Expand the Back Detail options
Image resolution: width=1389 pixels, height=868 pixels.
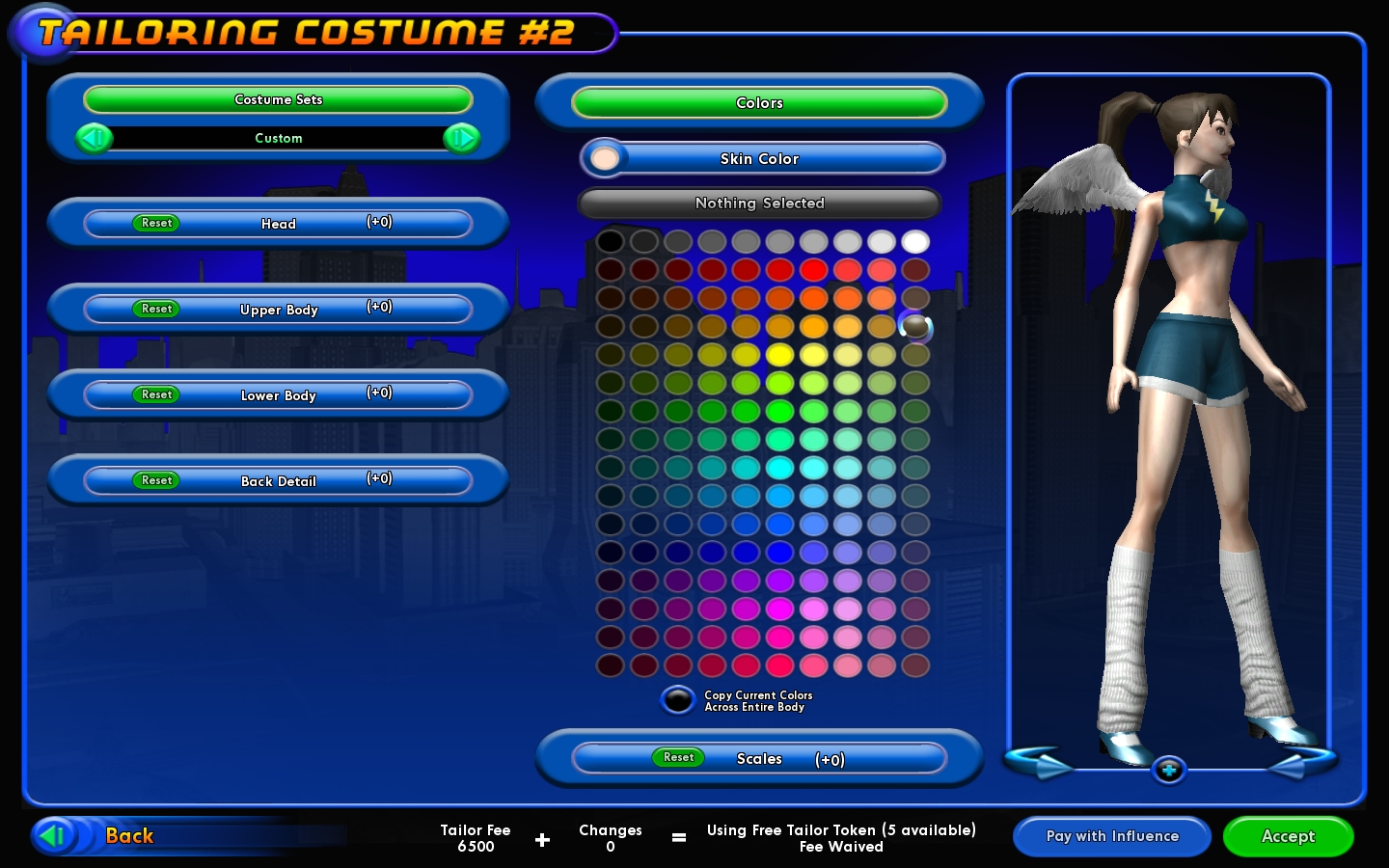click(x=279, y=481)
